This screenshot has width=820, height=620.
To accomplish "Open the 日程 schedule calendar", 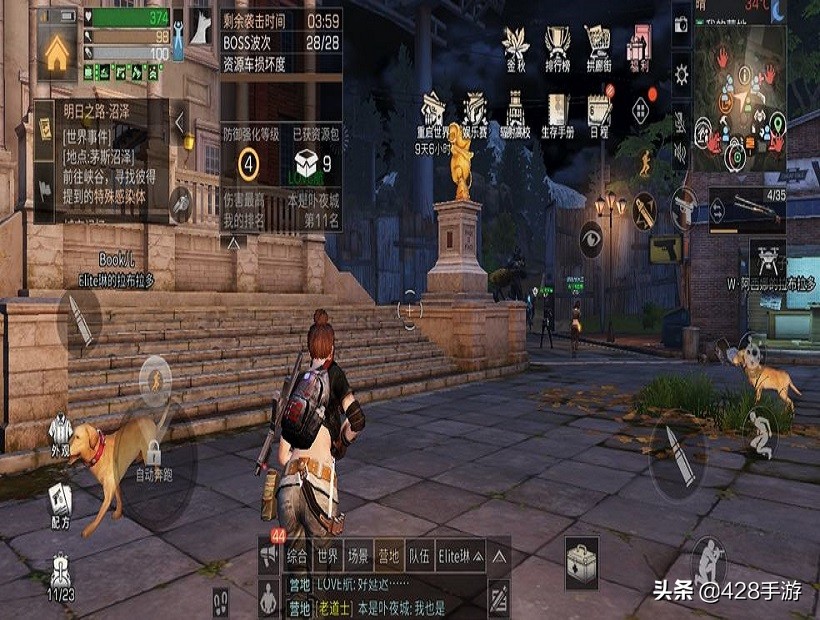I will (x=599, y=115).
